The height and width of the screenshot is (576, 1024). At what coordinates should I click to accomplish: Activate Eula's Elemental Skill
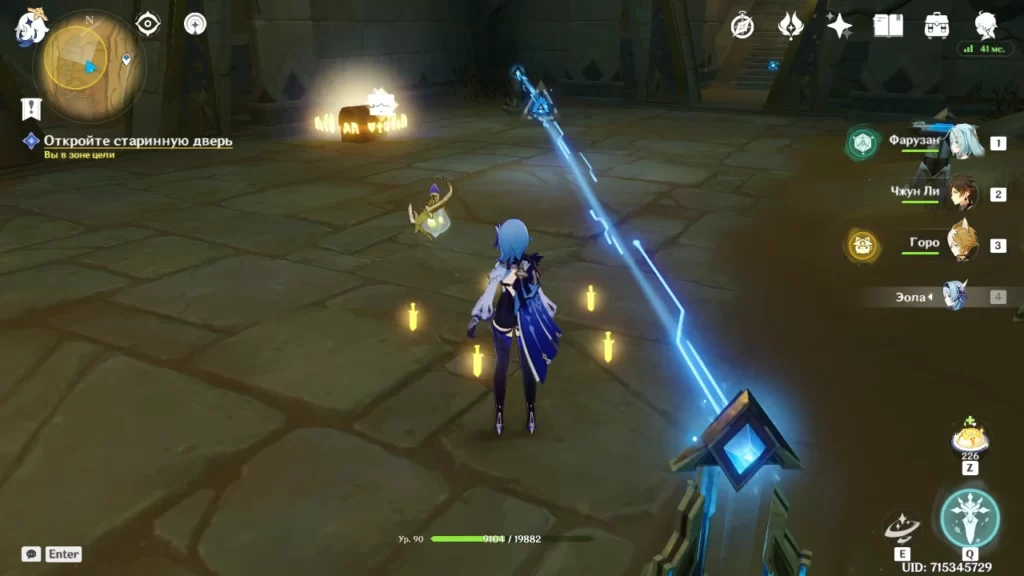[x=903, y=528]
